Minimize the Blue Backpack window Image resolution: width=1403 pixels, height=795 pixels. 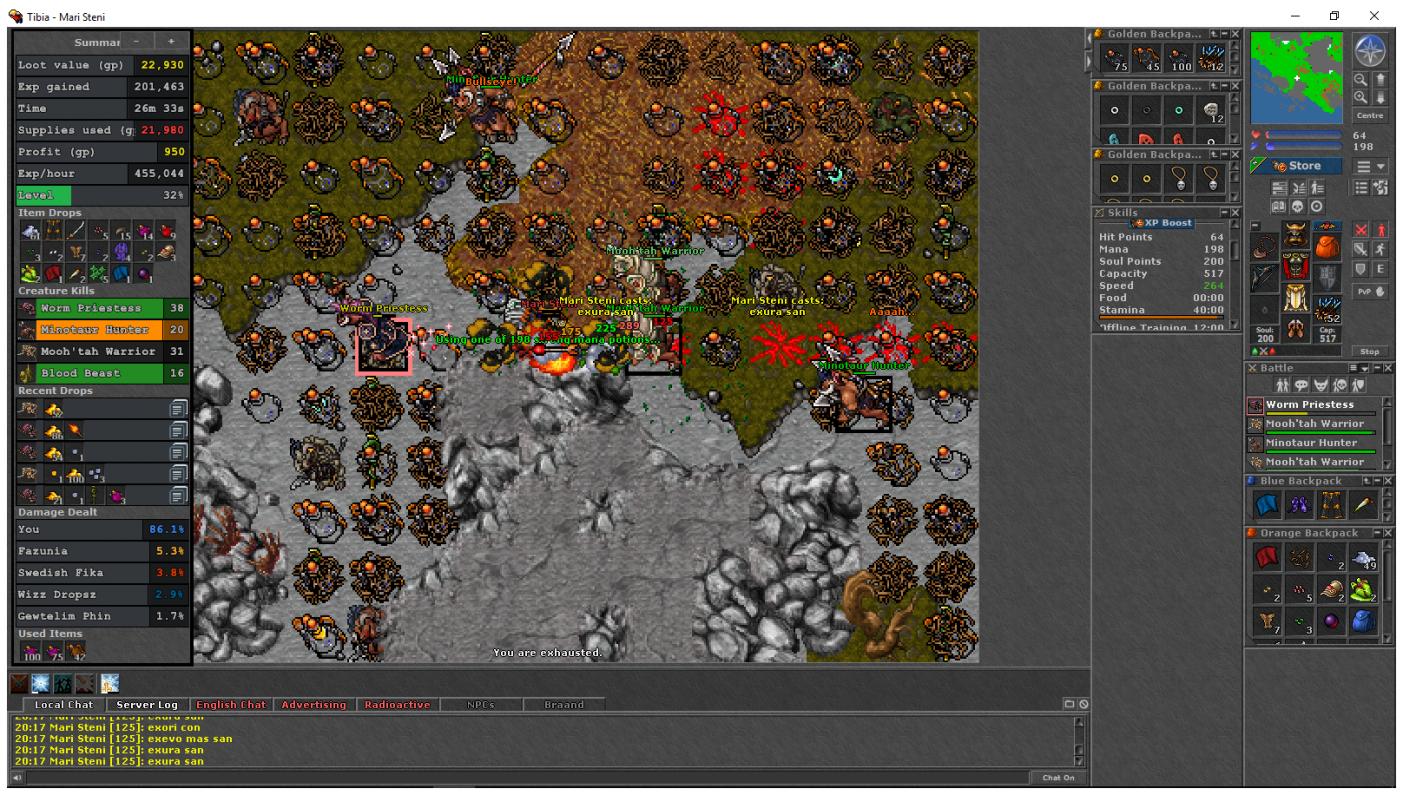1377,482
